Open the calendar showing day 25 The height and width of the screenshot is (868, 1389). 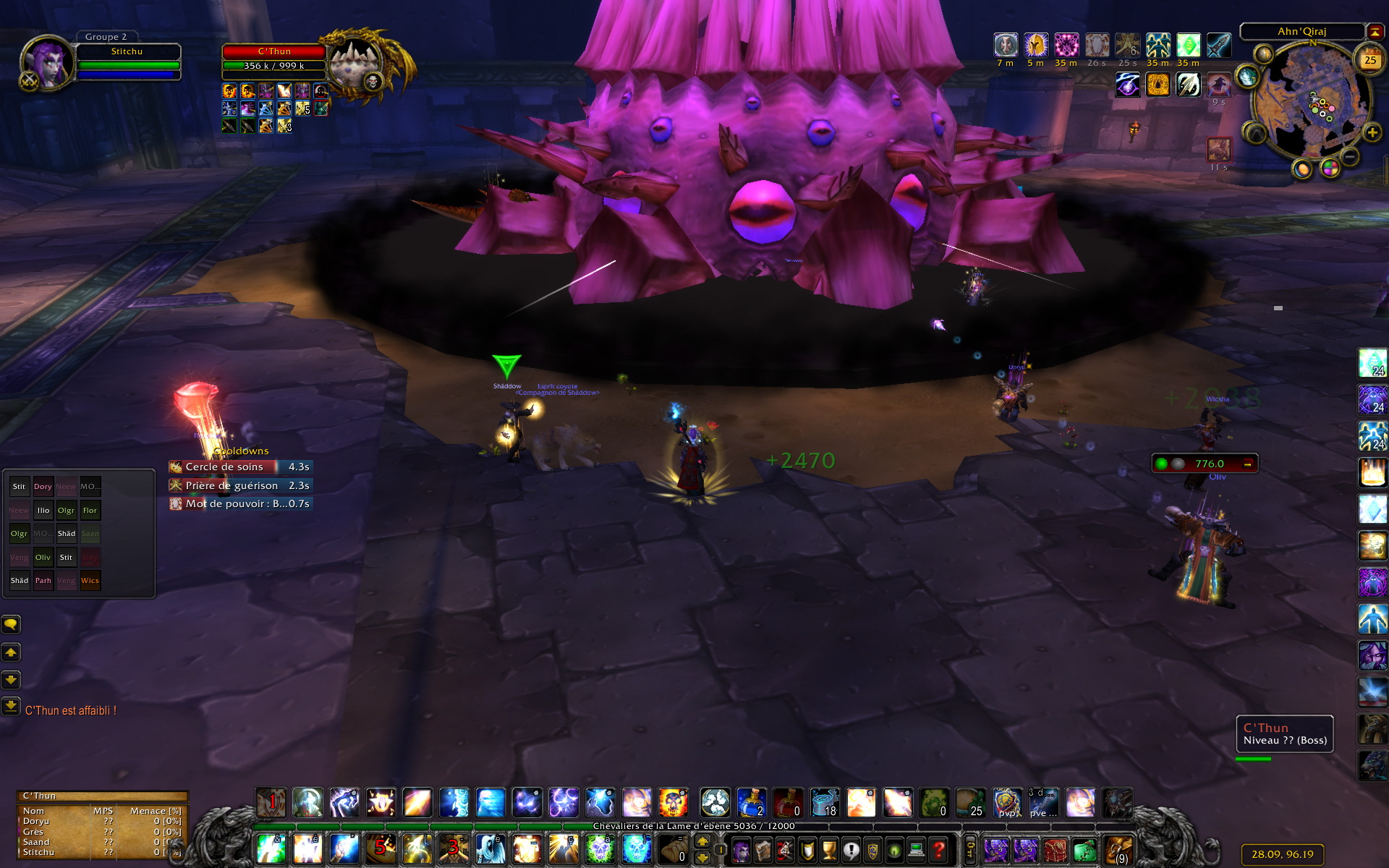[1369, 60]
